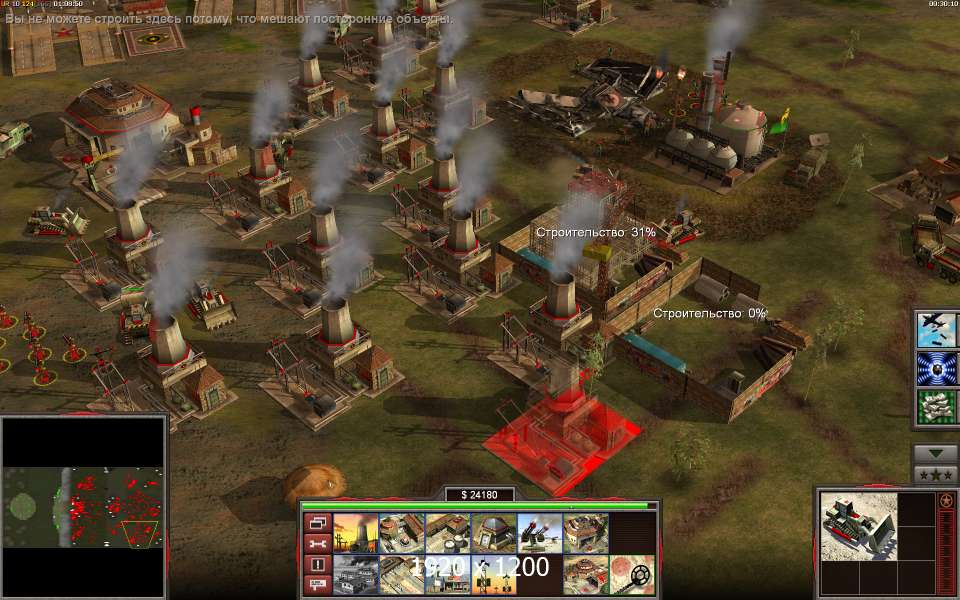Activate the bomber plane general power

pos(936,331)
